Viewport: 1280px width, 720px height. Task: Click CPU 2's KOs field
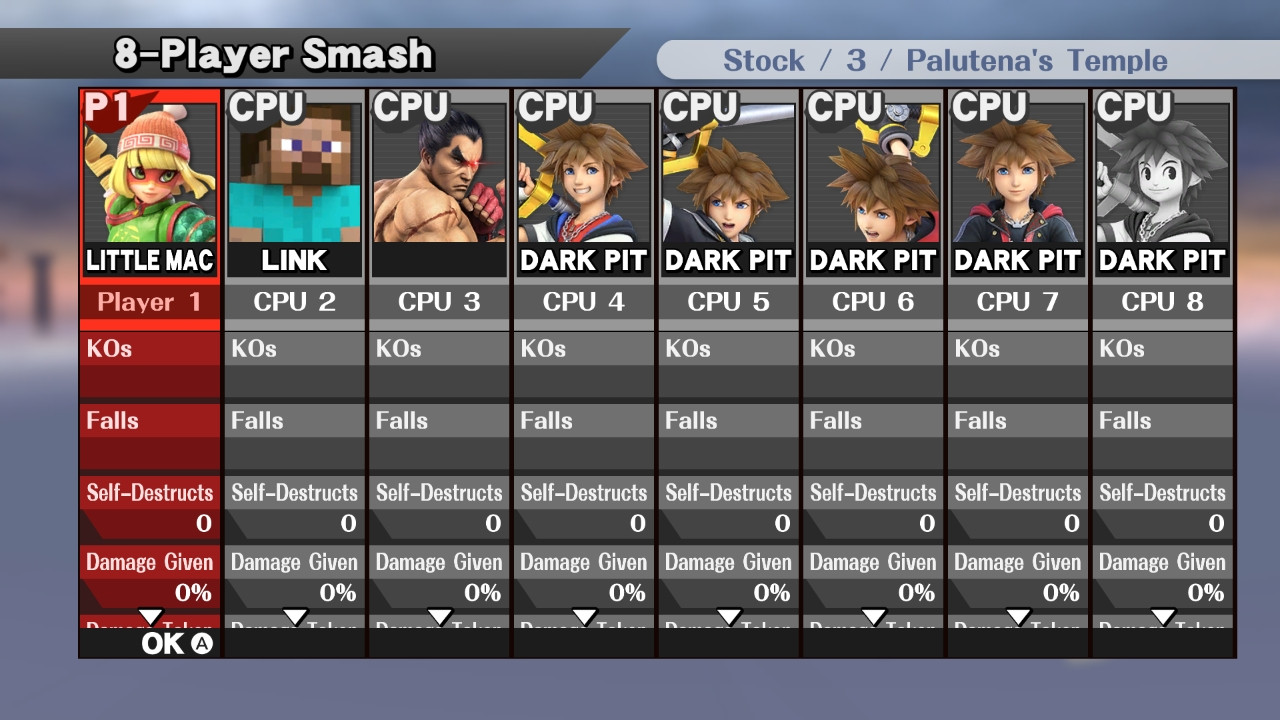[x=293, y=349]
